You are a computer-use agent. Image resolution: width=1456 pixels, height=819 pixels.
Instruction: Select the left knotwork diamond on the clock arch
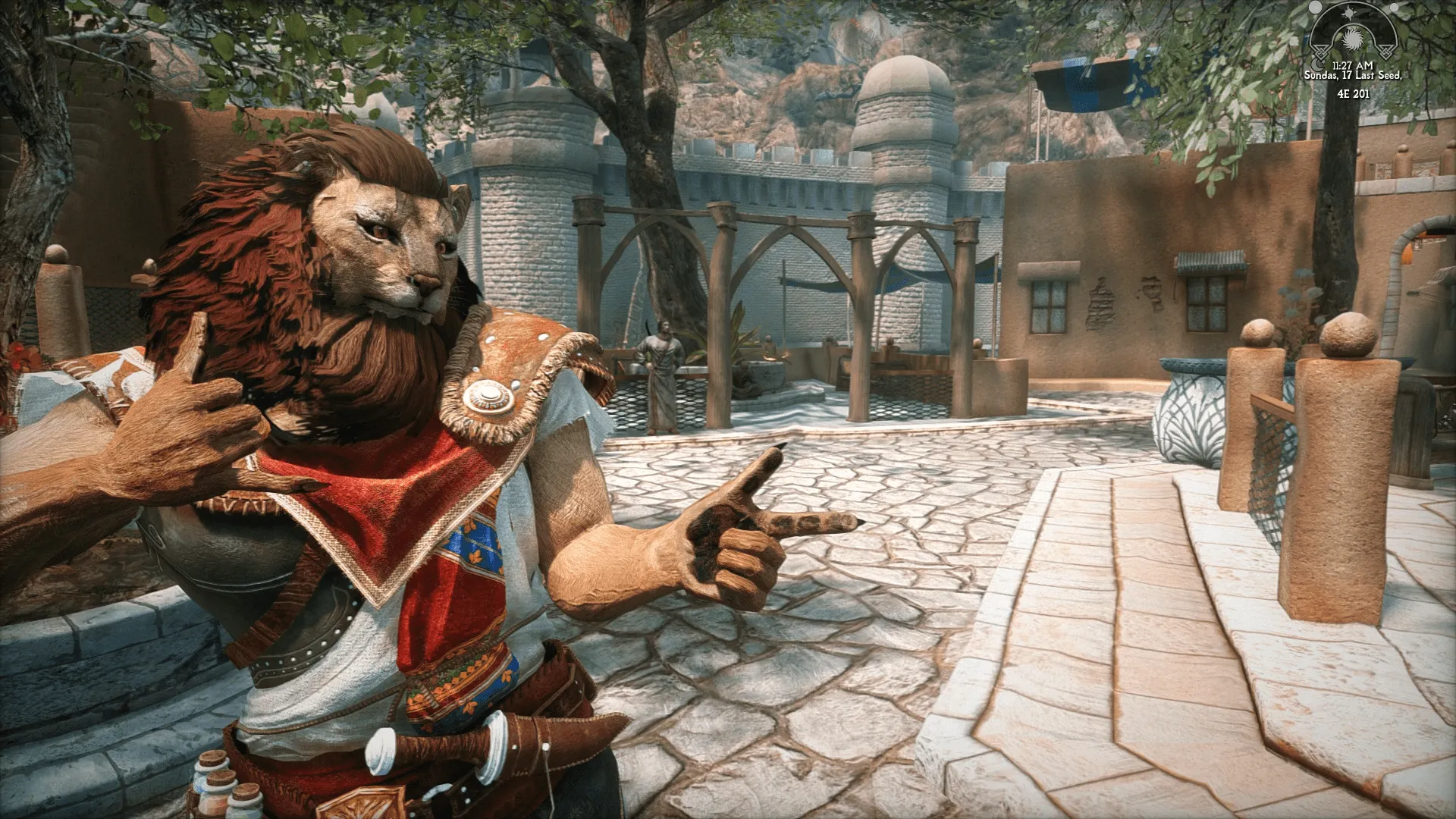(1322, 52)
